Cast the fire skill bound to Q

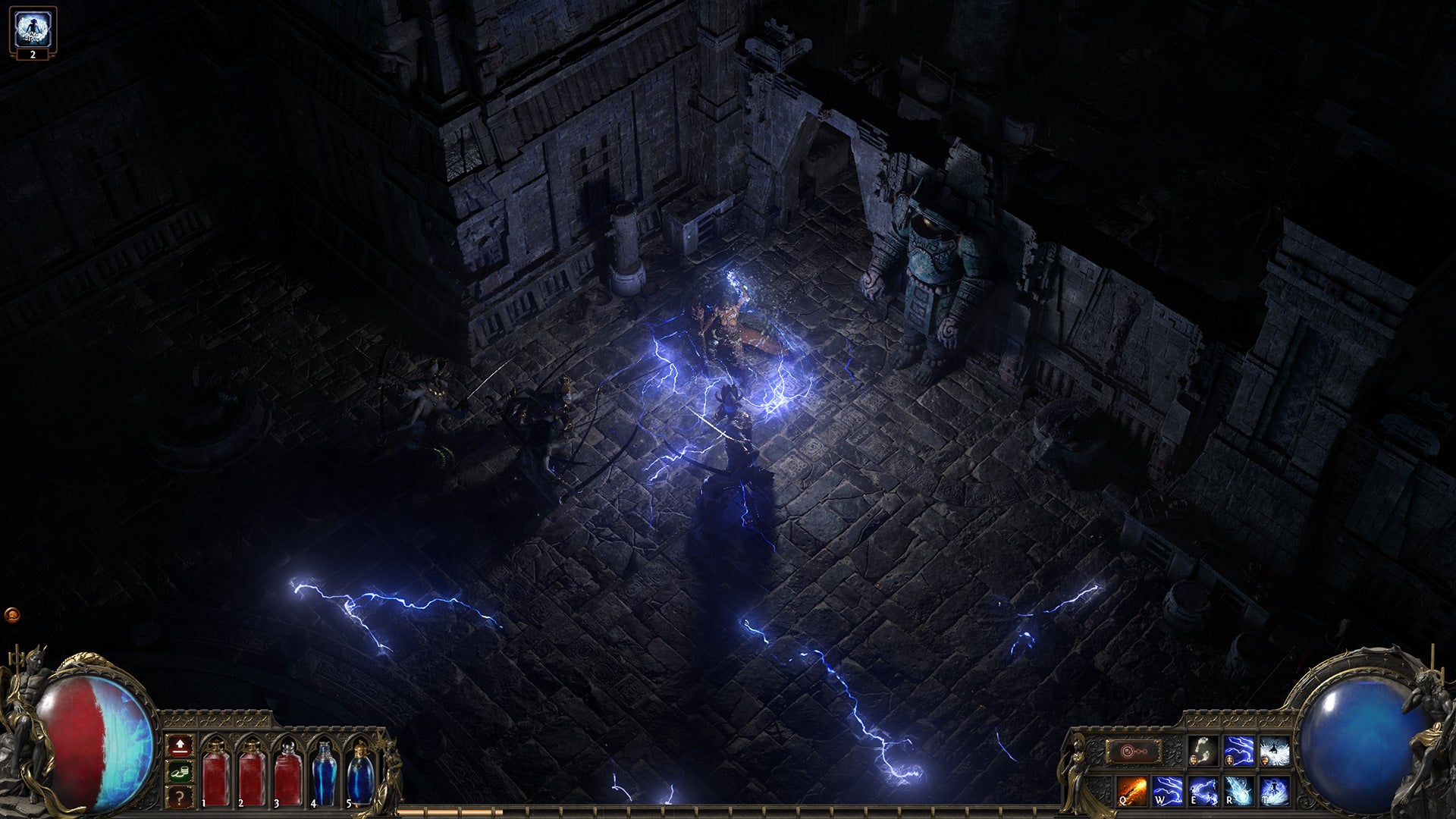(1131, 792)
